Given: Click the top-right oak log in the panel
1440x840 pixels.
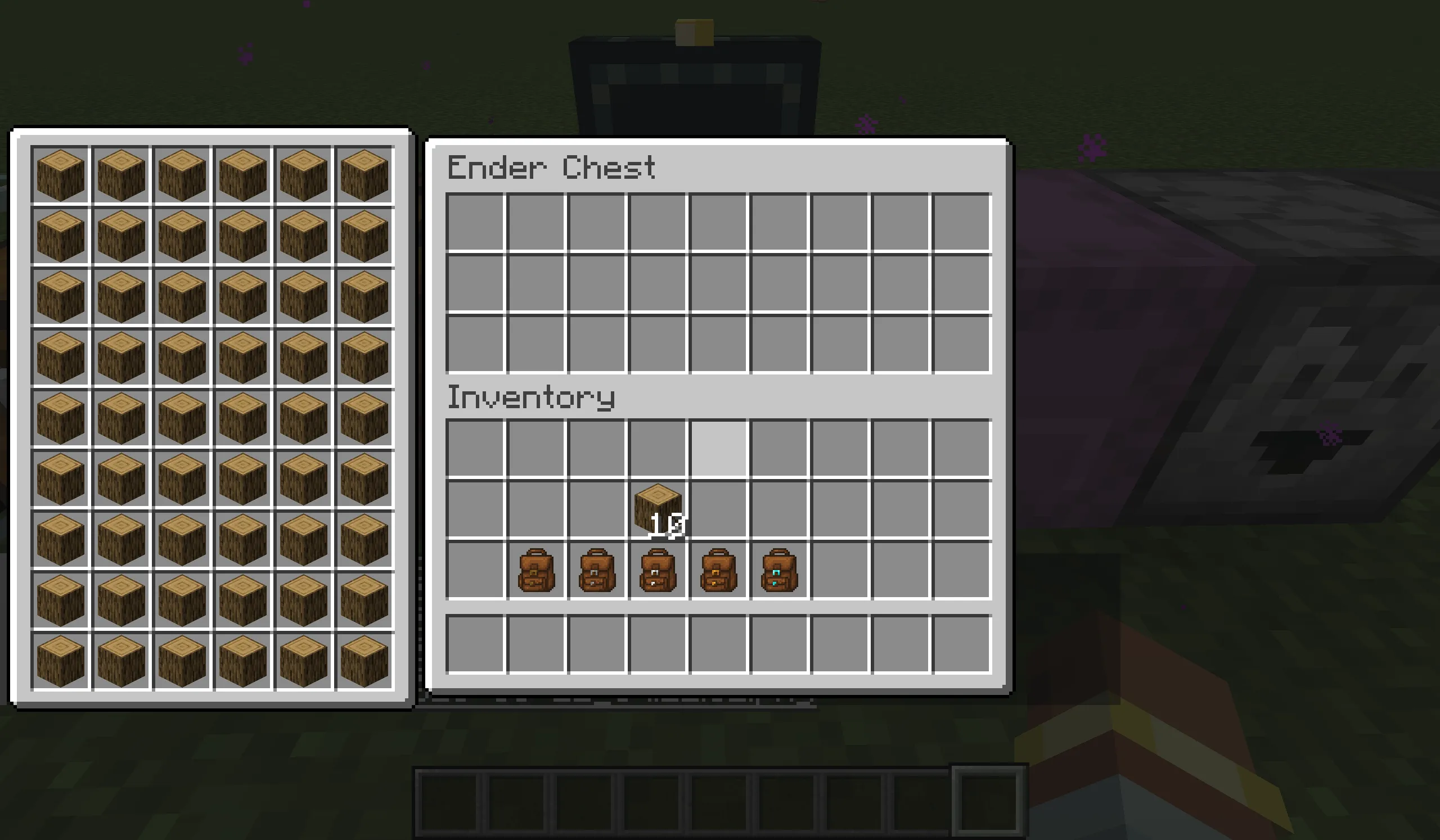Looking at the screenshot, I should click(364, 174).
